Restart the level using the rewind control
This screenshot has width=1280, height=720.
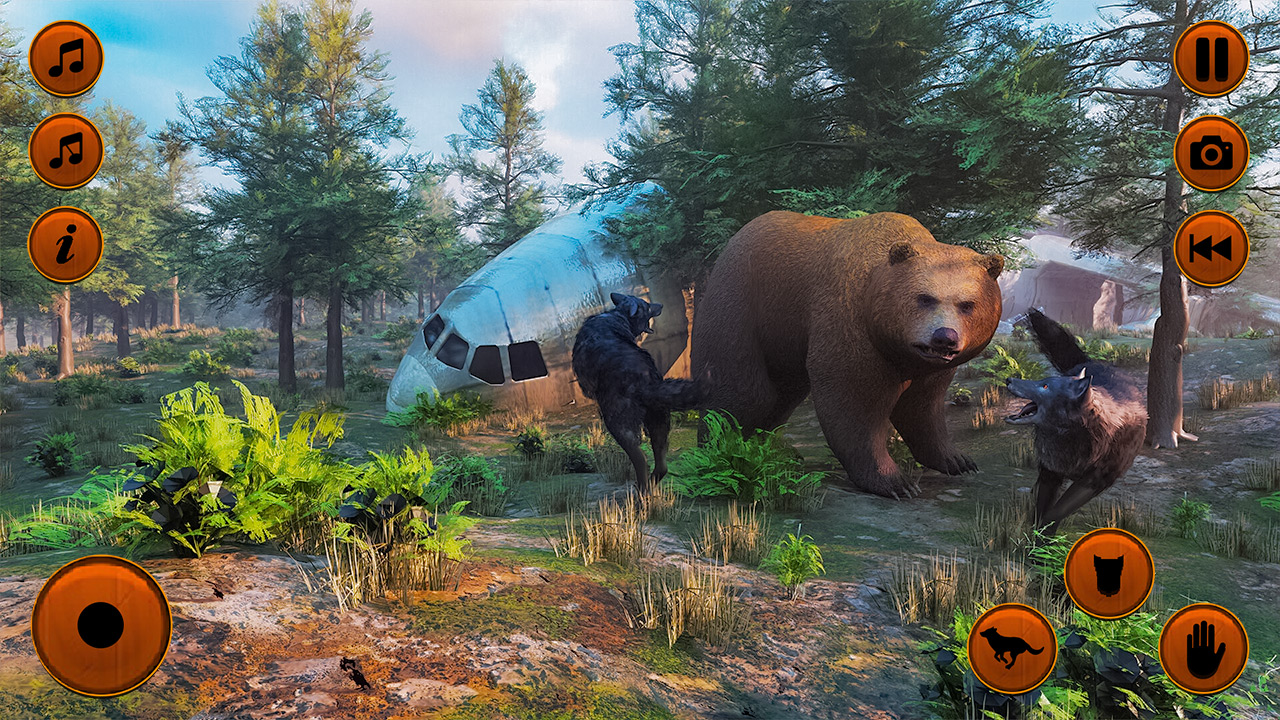pos(1211,250)
